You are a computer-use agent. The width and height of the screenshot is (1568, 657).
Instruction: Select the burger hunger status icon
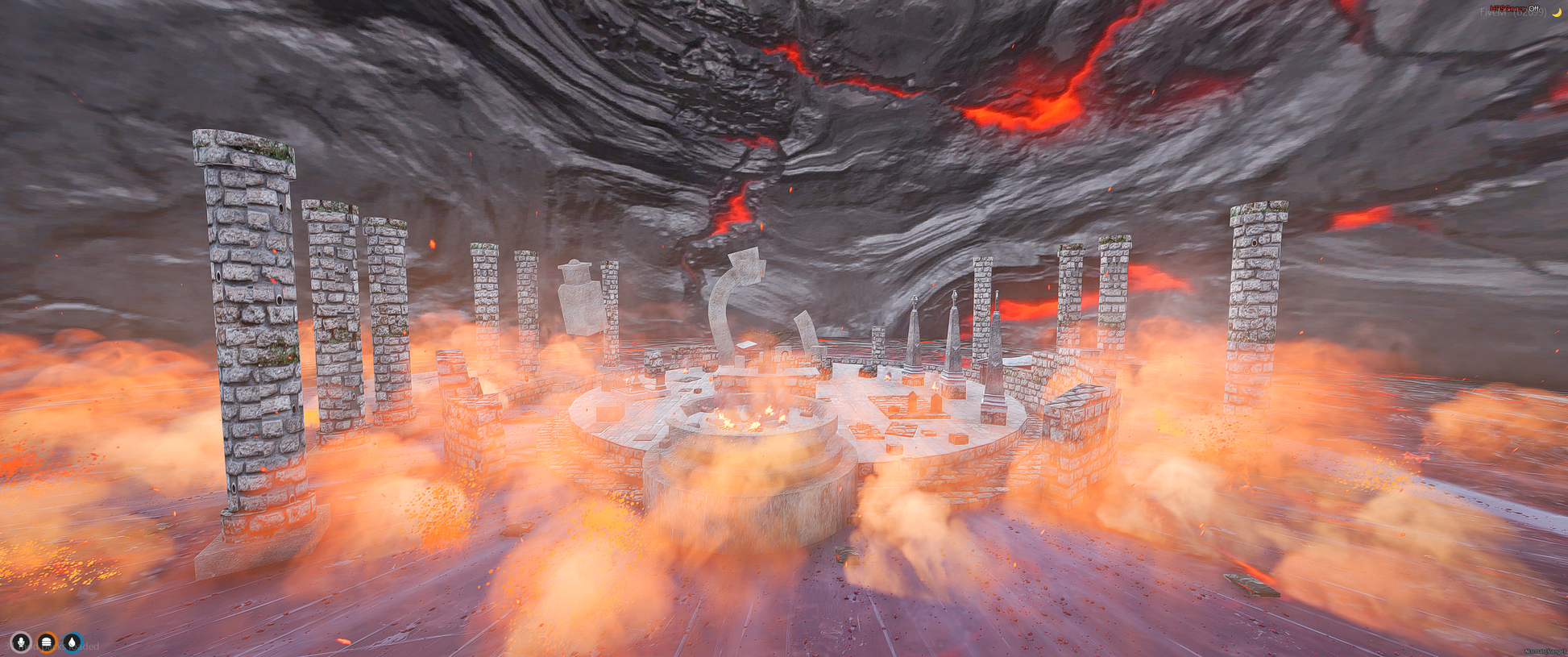pyautogui.click(x=47, y=642)
